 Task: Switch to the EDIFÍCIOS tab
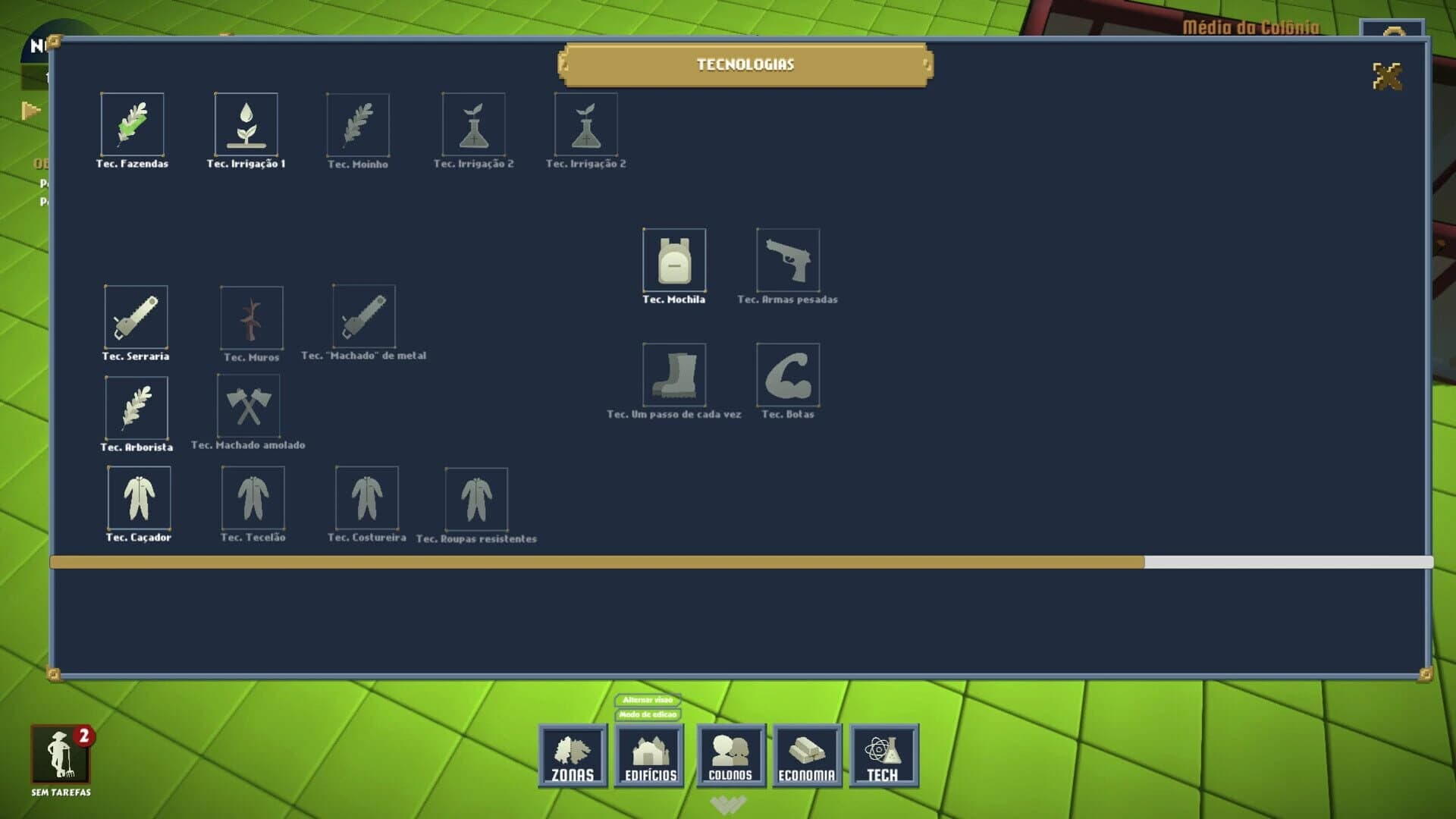(650, 756)
